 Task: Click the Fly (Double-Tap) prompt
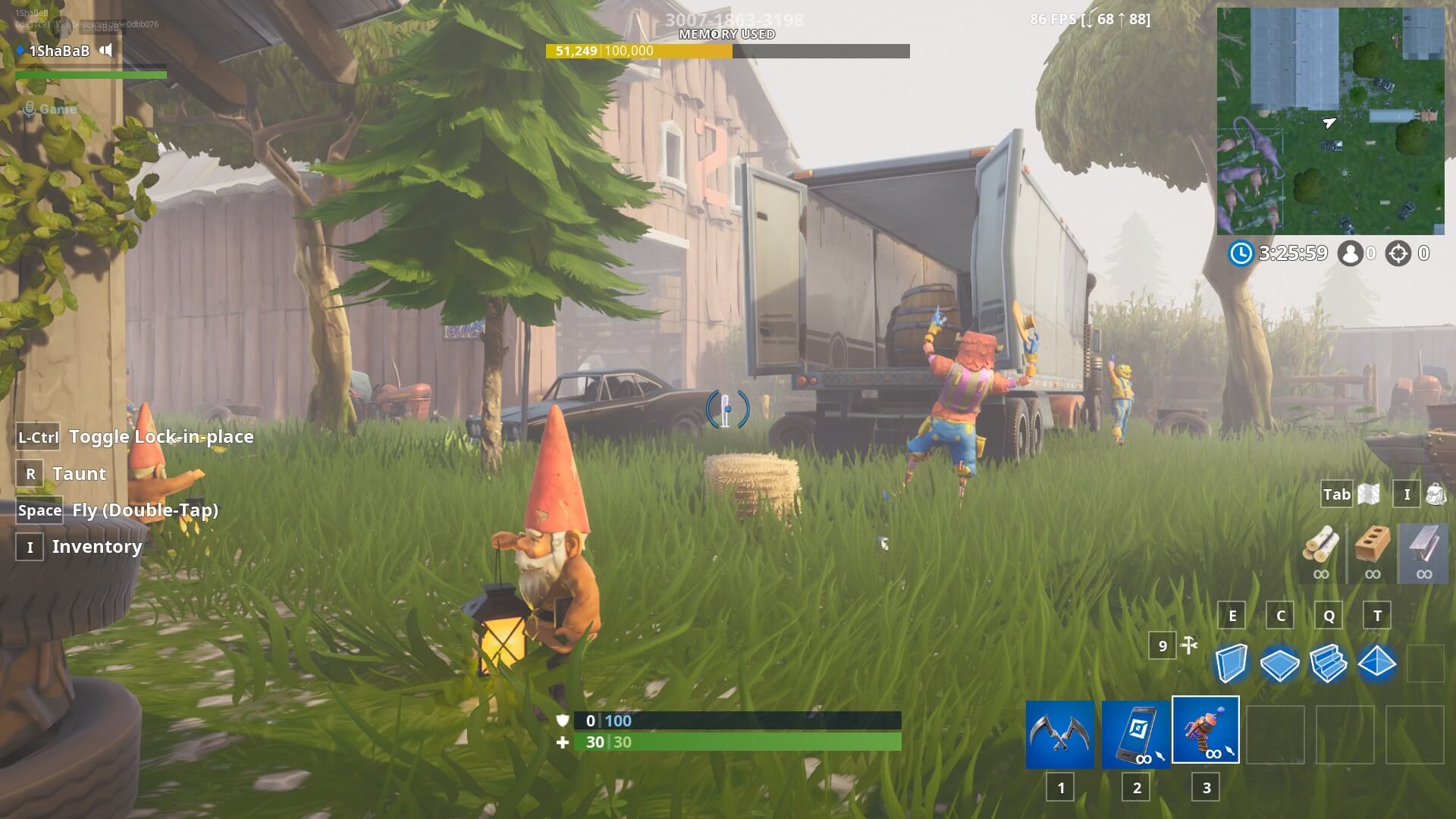[x=39, y=510]
